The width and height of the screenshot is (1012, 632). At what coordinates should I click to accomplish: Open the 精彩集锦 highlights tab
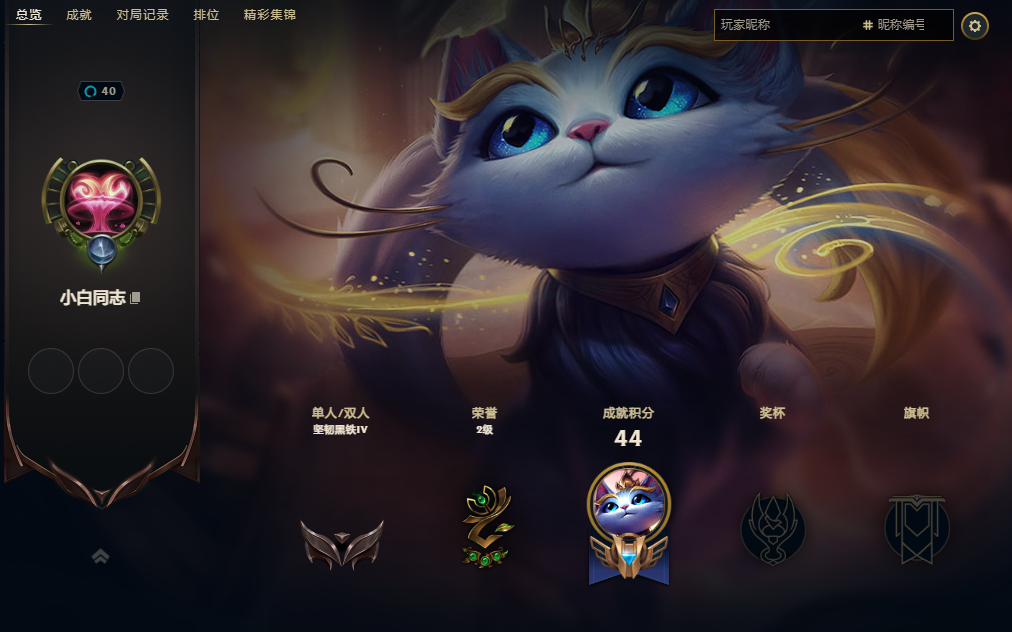[x=269, y=15]
